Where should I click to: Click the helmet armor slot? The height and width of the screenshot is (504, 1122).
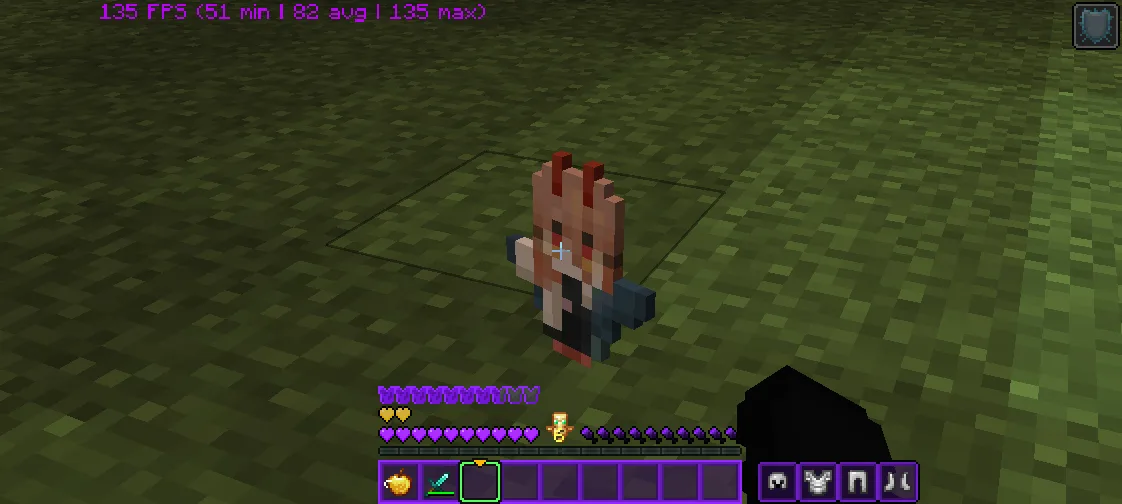[x=777, y=482]
